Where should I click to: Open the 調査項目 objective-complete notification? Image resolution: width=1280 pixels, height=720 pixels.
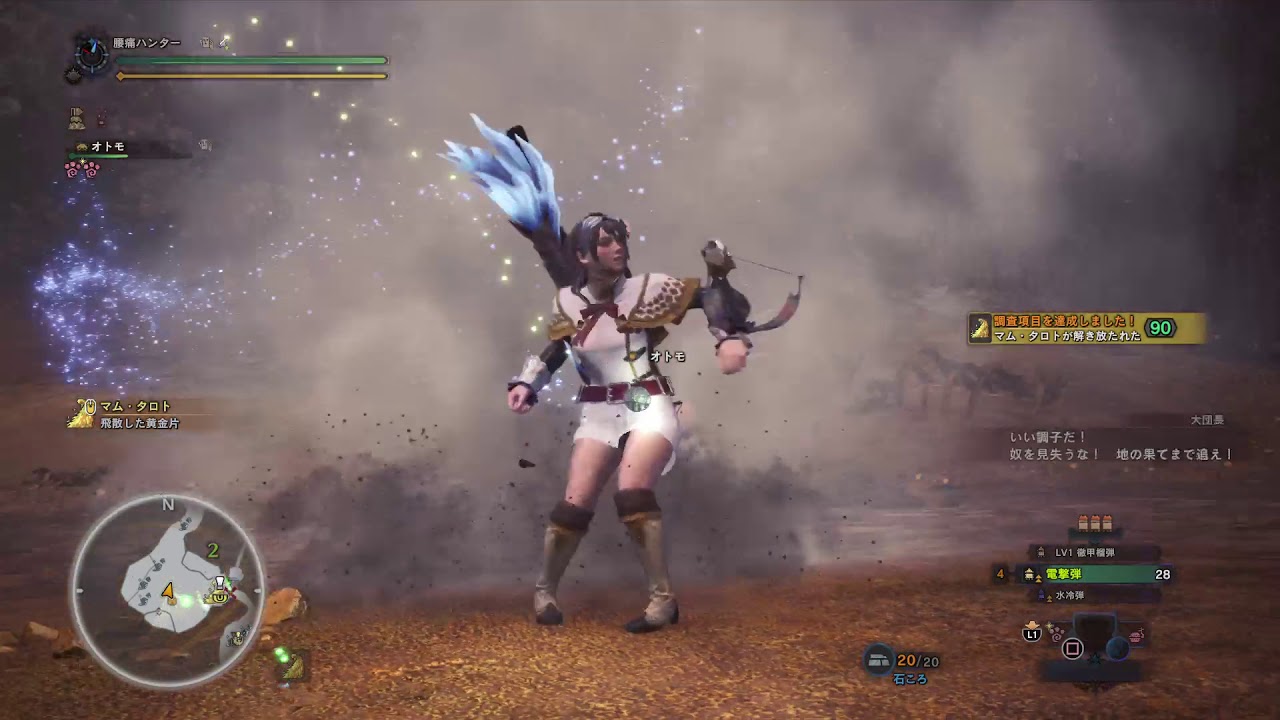coord(1086,328)
